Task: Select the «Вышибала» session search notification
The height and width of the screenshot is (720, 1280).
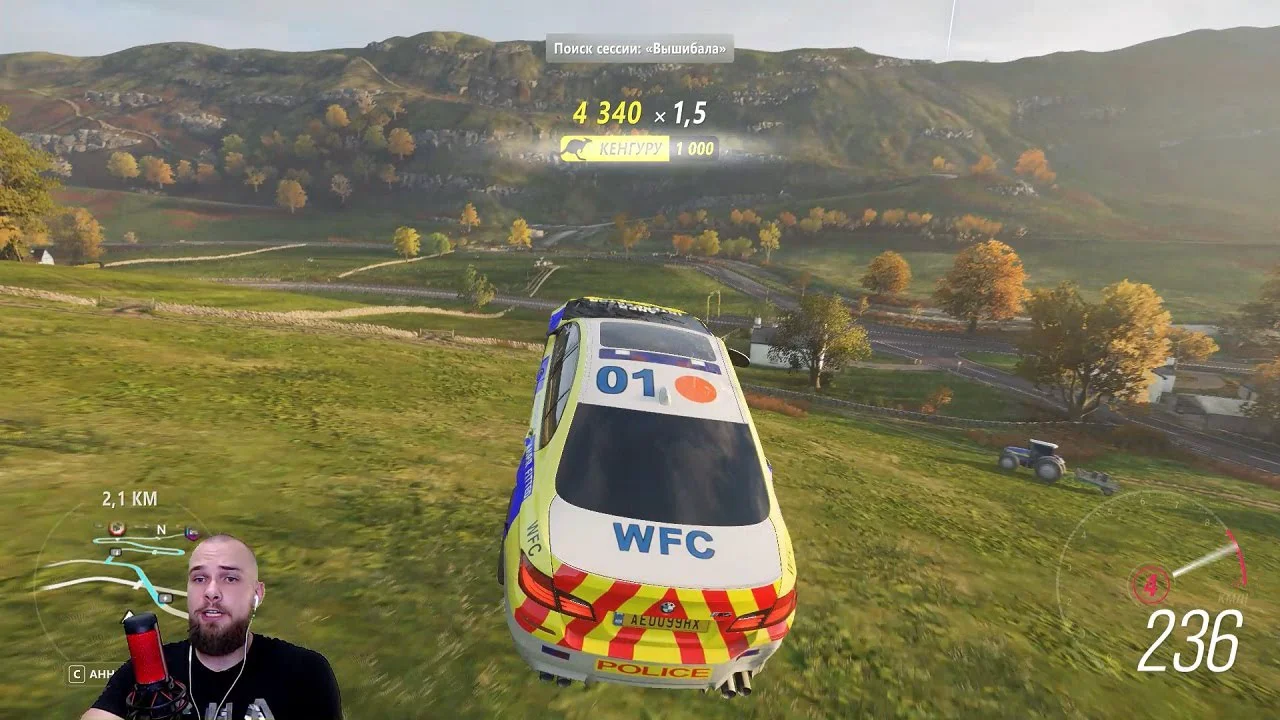Action: pyautogui.click(x=639, y=48)
